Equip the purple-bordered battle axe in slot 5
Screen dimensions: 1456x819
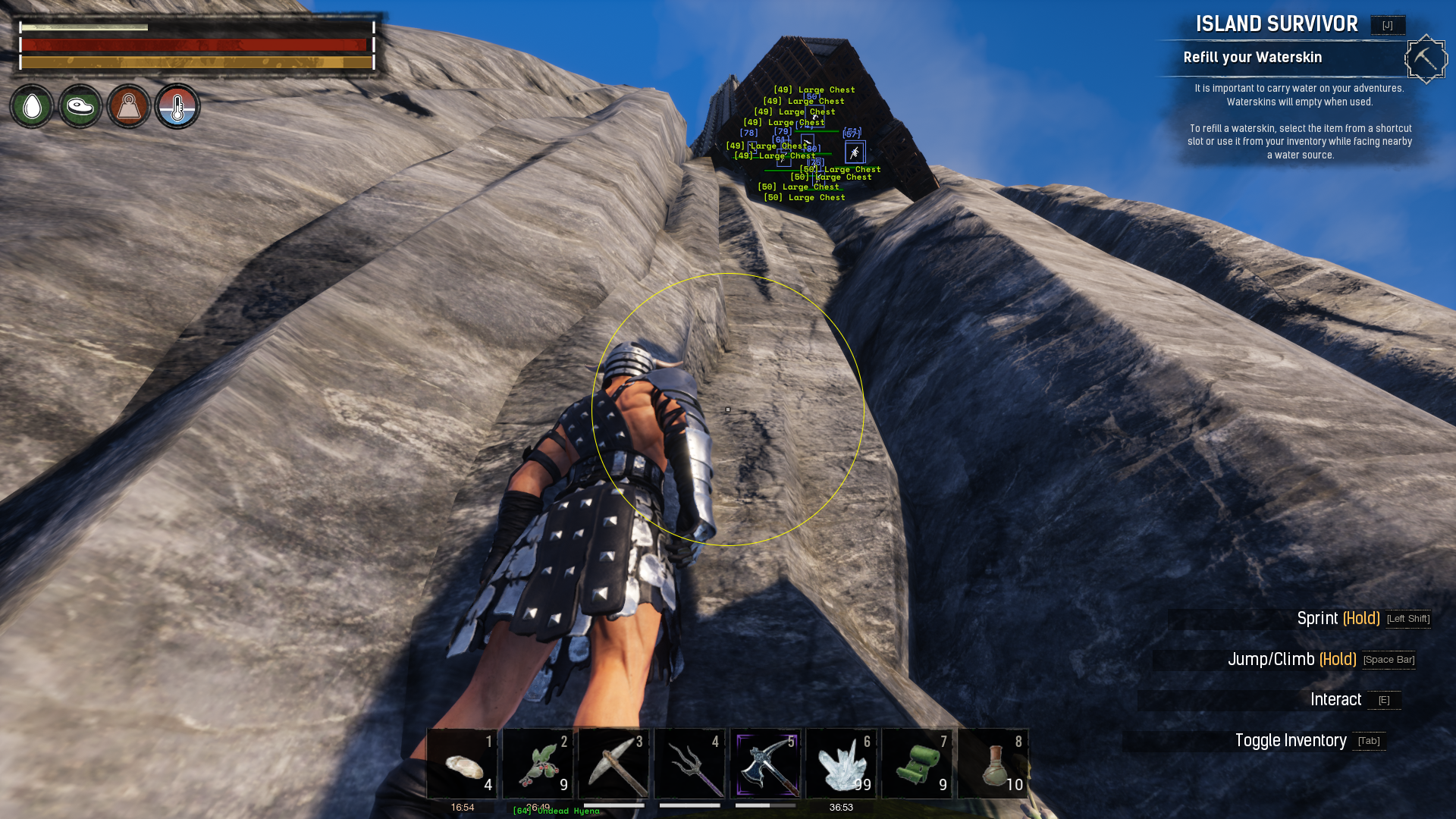(765, 764)
